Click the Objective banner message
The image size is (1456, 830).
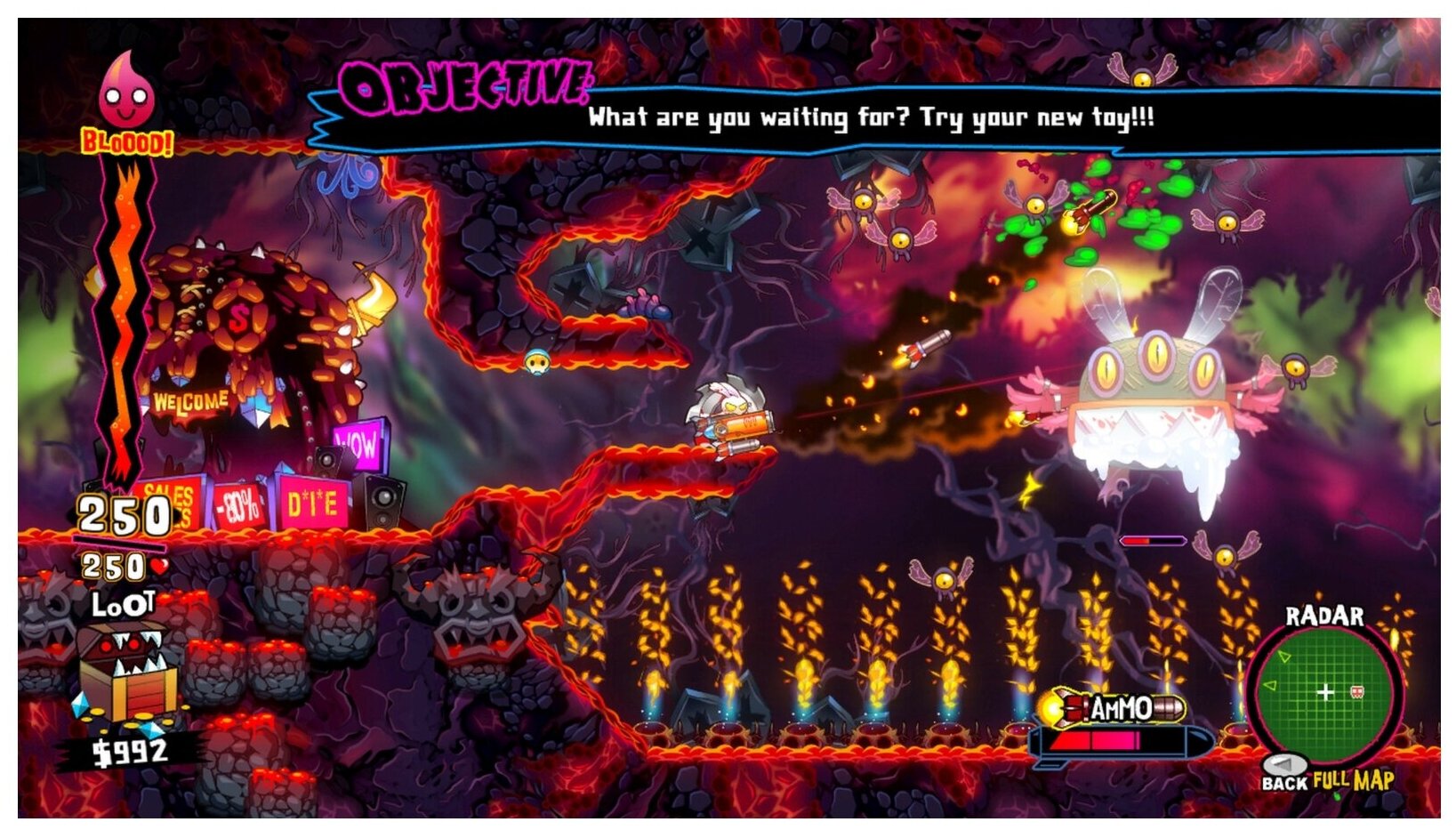tap(870, 117)
